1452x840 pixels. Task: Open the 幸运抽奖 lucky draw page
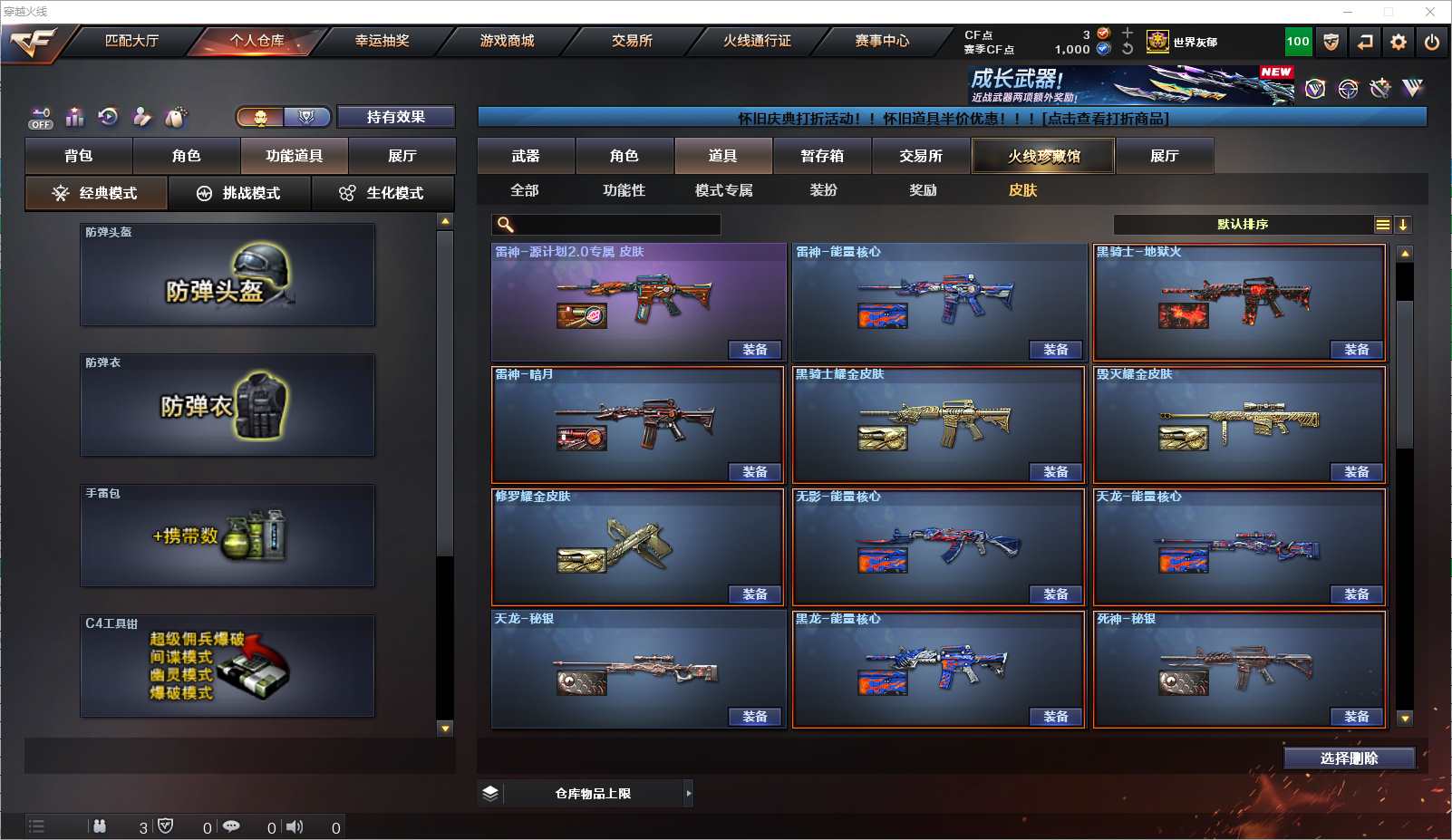[x=382, y=41]
